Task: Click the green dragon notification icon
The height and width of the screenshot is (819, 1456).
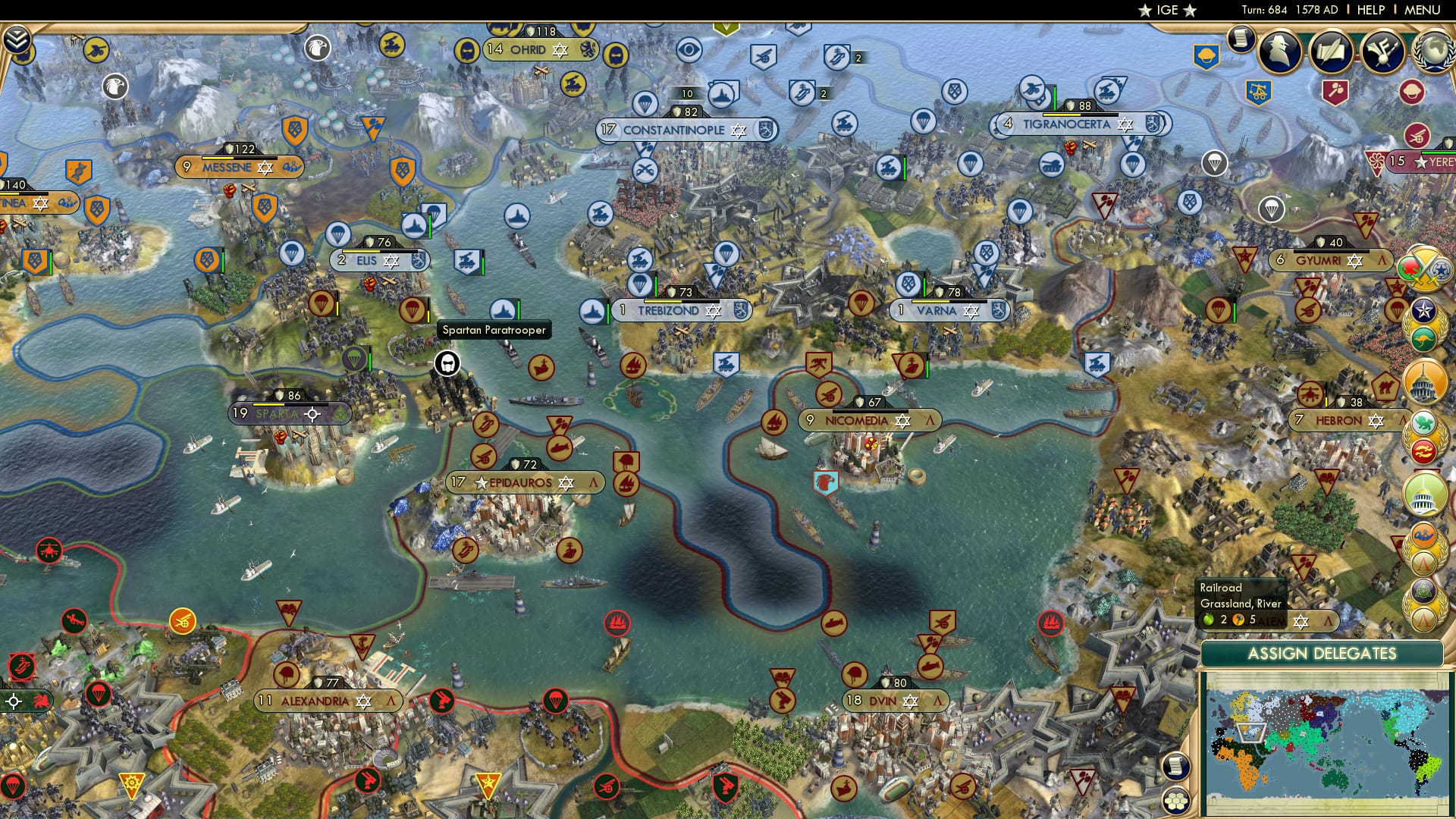Action: [x=1423, y=423]
